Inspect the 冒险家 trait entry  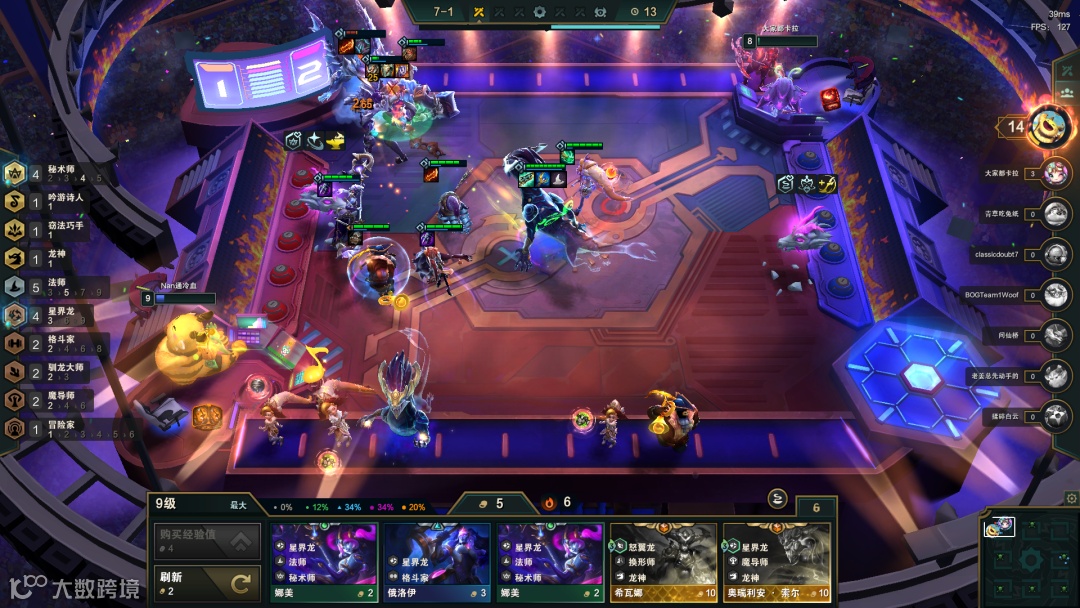[x=50, y=430]
